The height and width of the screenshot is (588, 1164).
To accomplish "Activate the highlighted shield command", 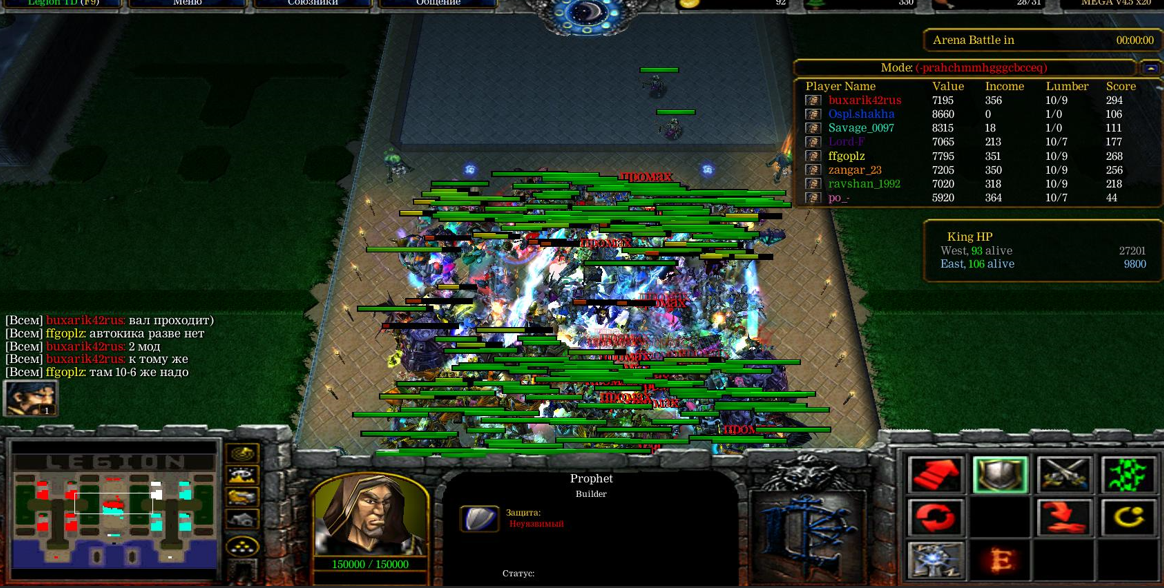I will click(1000, 475).
